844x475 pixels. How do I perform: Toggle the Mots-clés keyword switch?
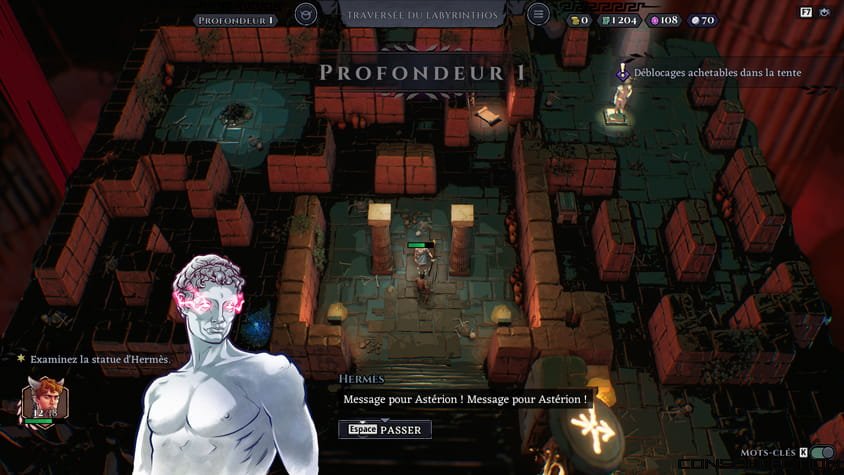pos(823,453)
